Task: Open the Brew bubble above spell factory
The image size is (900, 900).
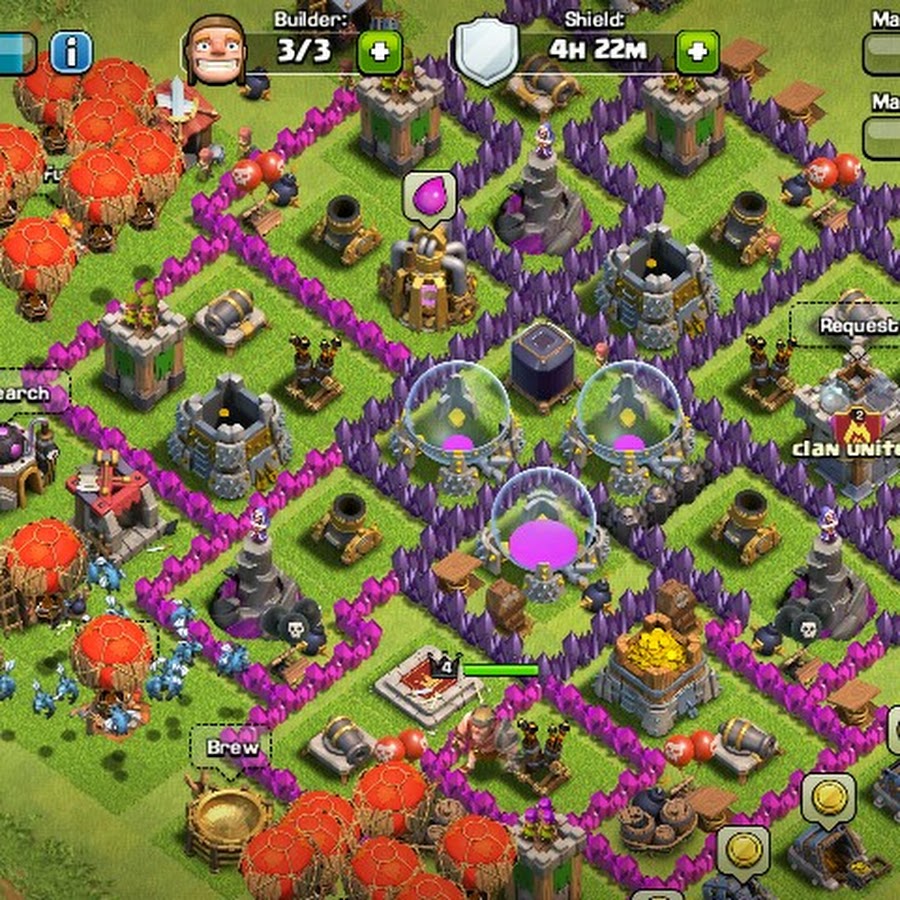Action: click(232, 747)
